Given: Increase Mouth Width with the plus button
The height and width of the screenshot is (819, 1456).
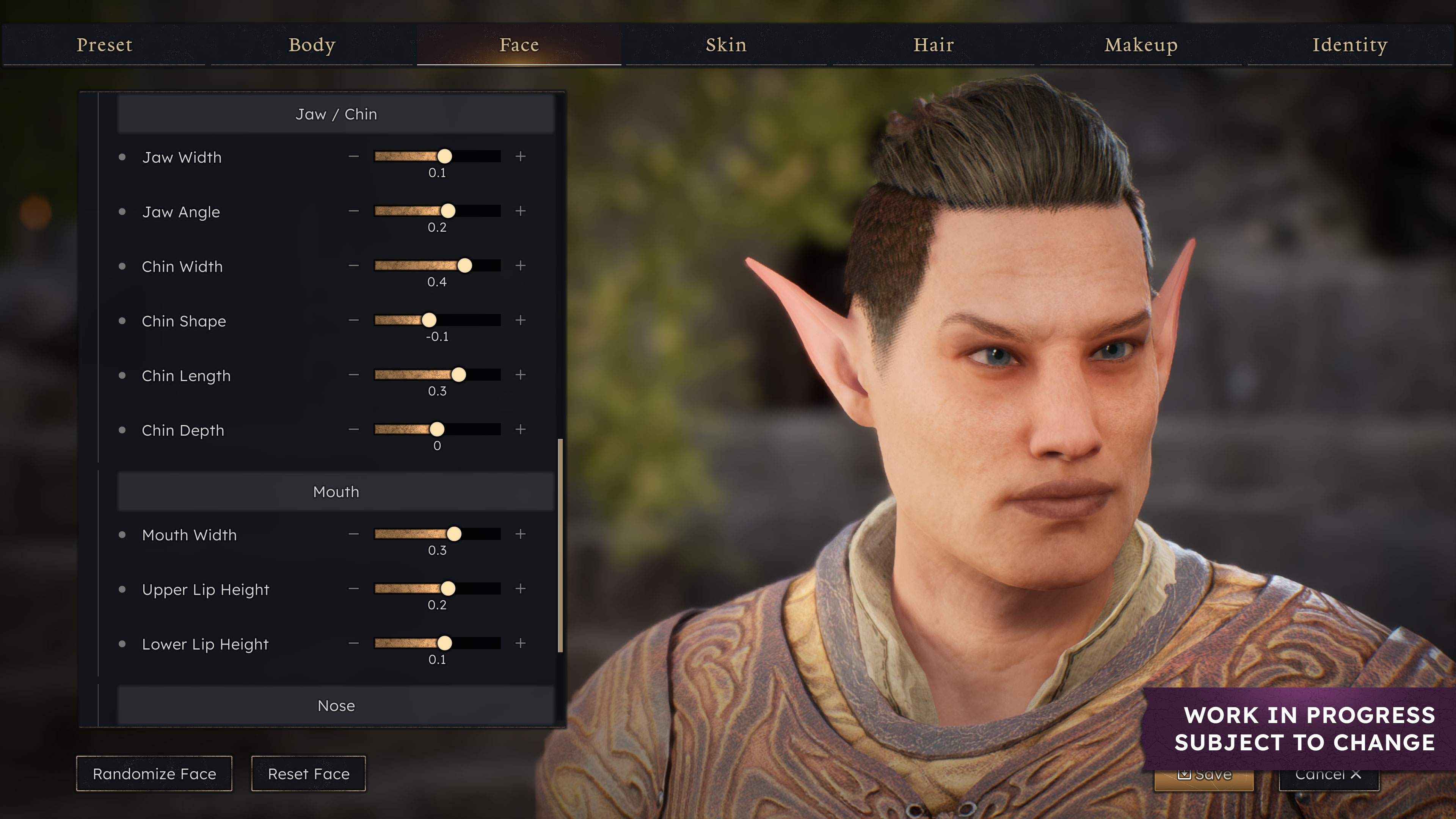Looking at the screenshot, I should point(521,534).
